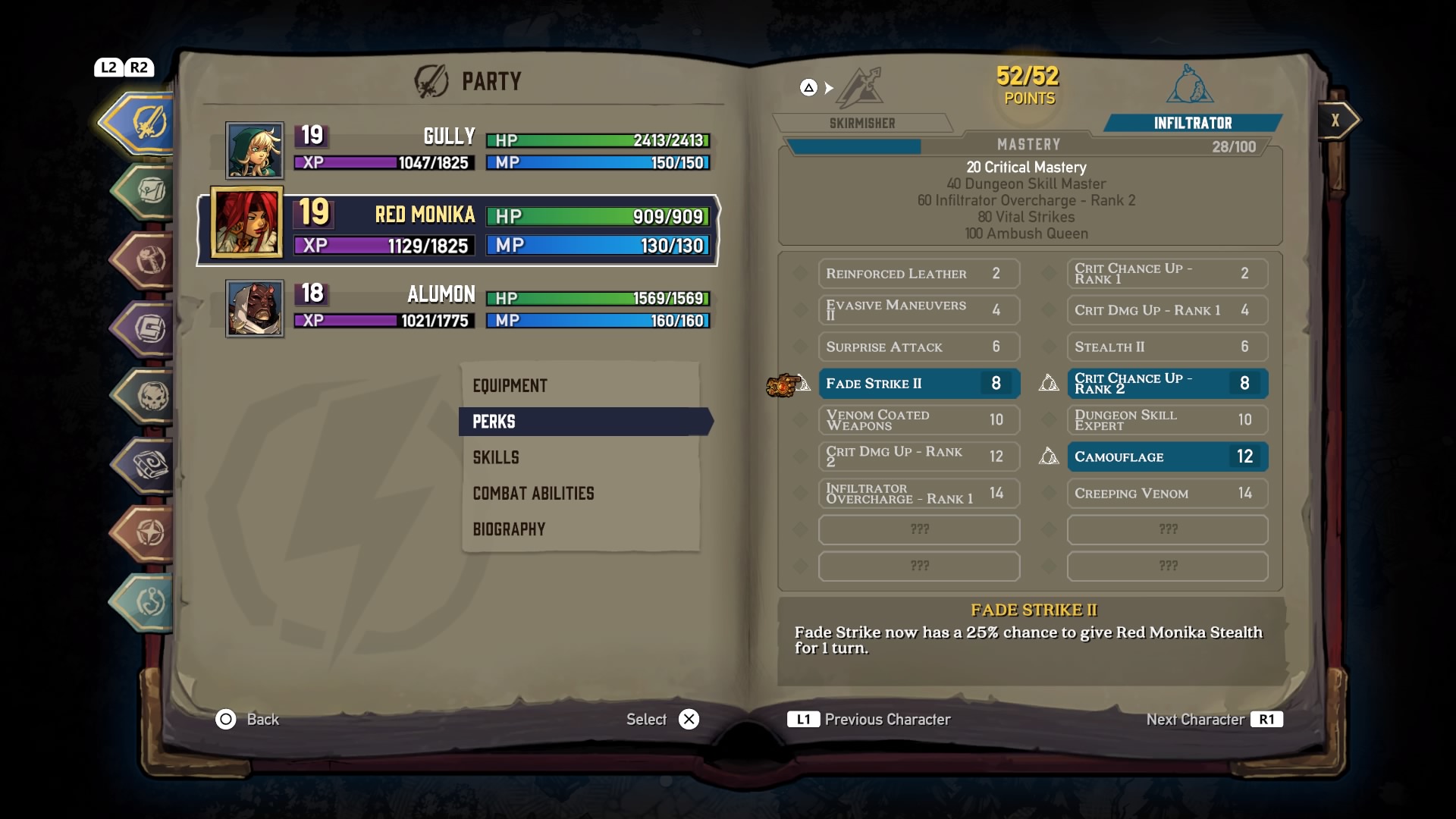Select the Reinforced Leather perk
Screen dimensions: 1456x819
pos(918,274)
